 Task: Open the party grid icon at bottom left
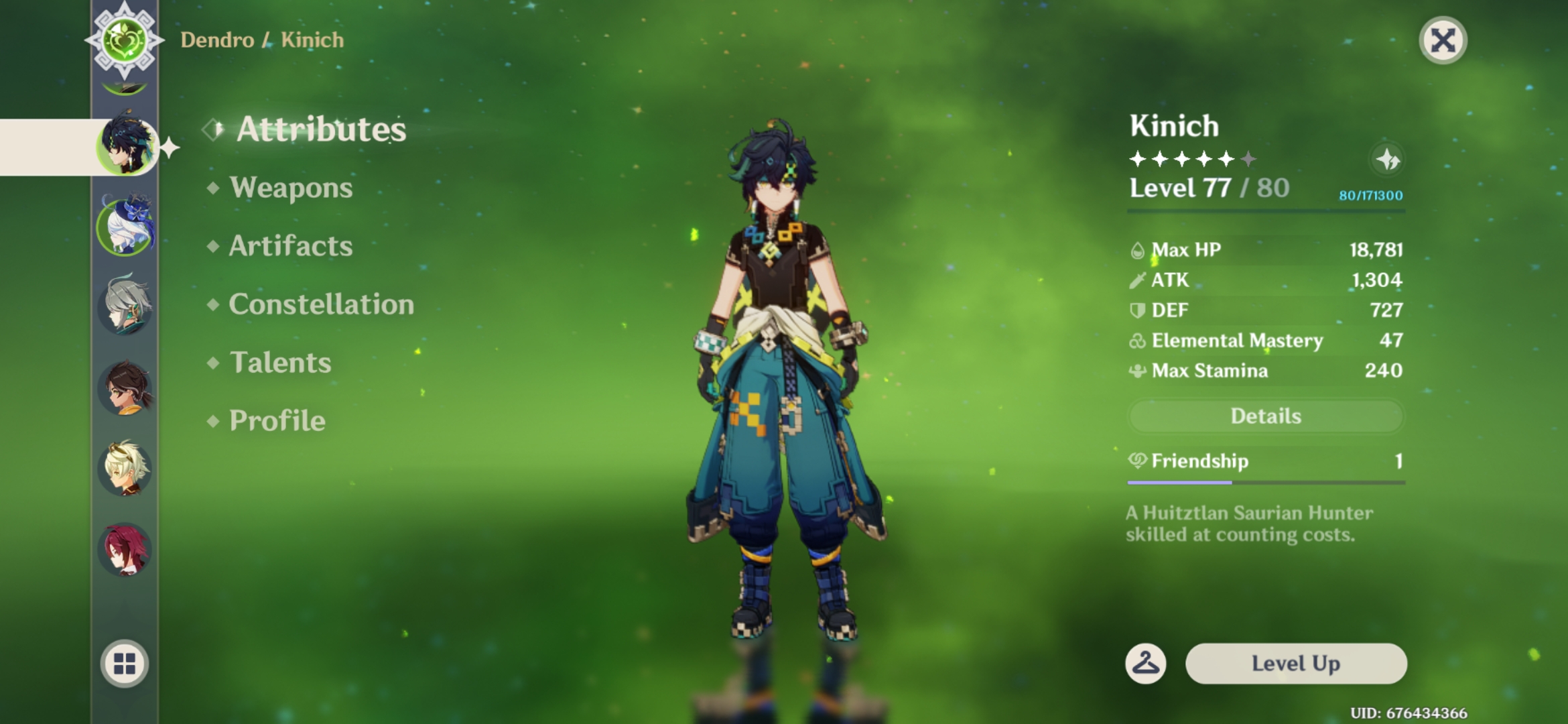click(x=124, y=664)
